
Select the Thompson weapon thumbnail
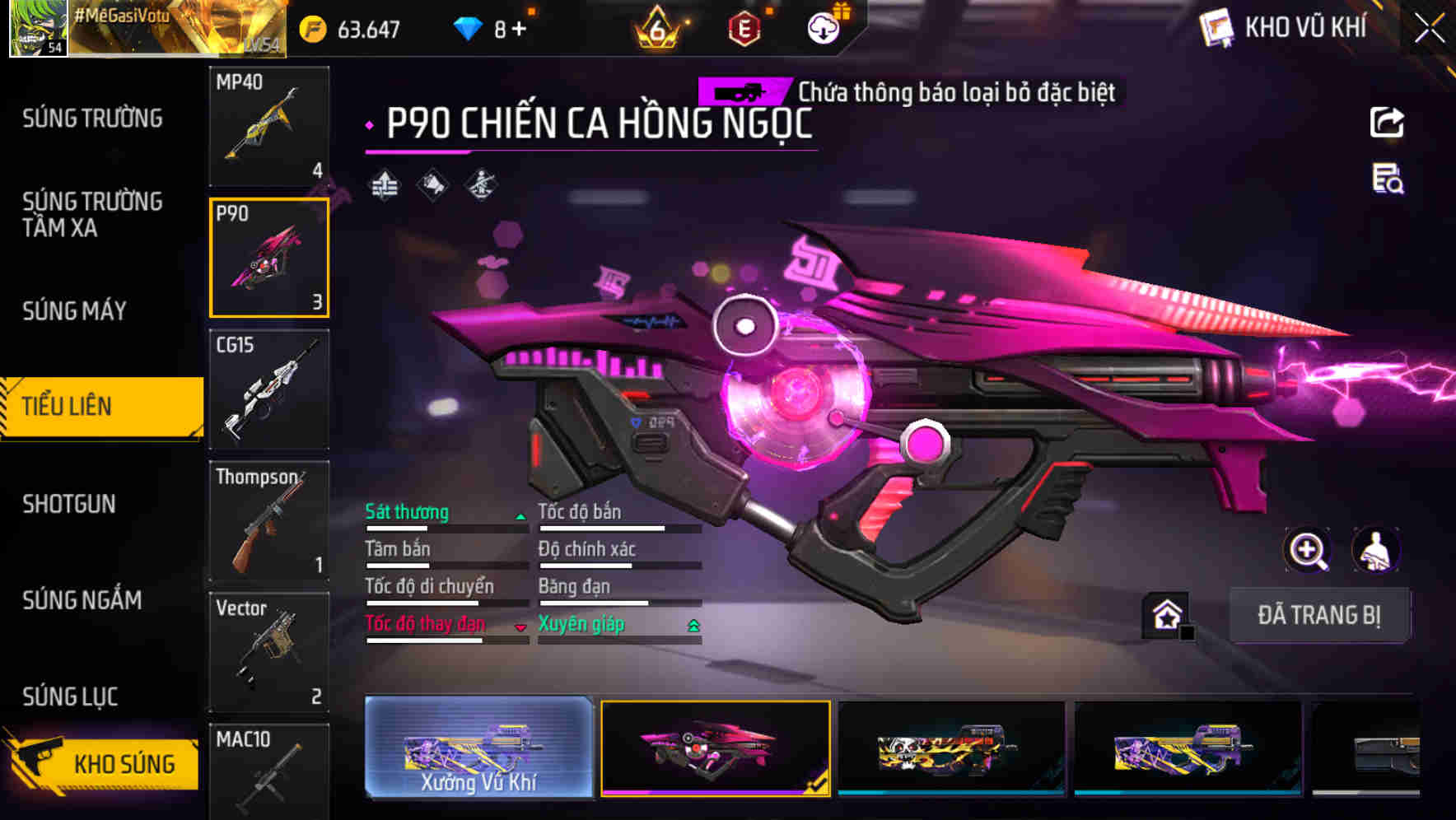coord(269,522)
